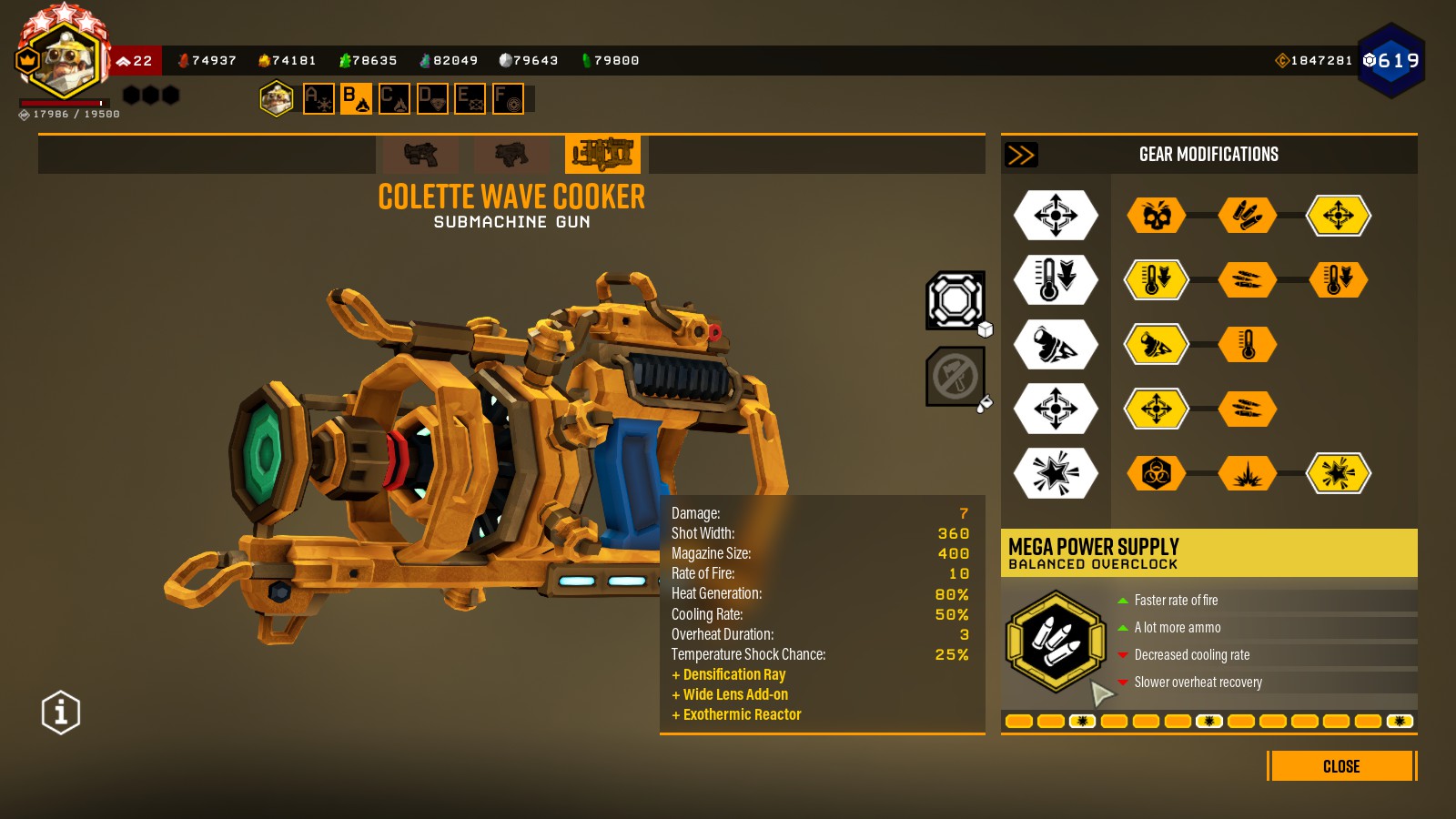Select loadout C
This screenshot has height=819, width=1456.
[x=394, y=98]
